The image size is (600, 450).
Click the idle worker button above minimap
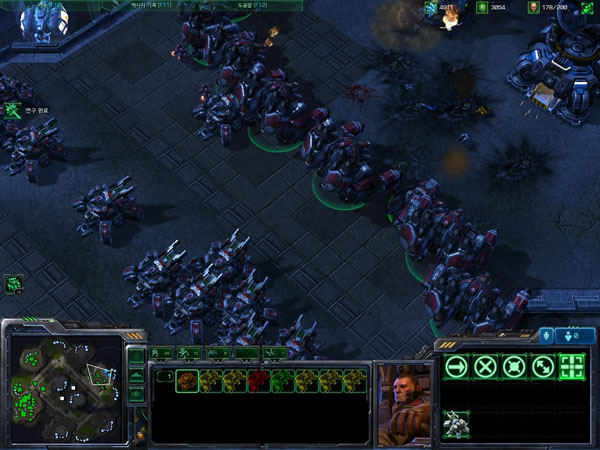pos(14,285)
